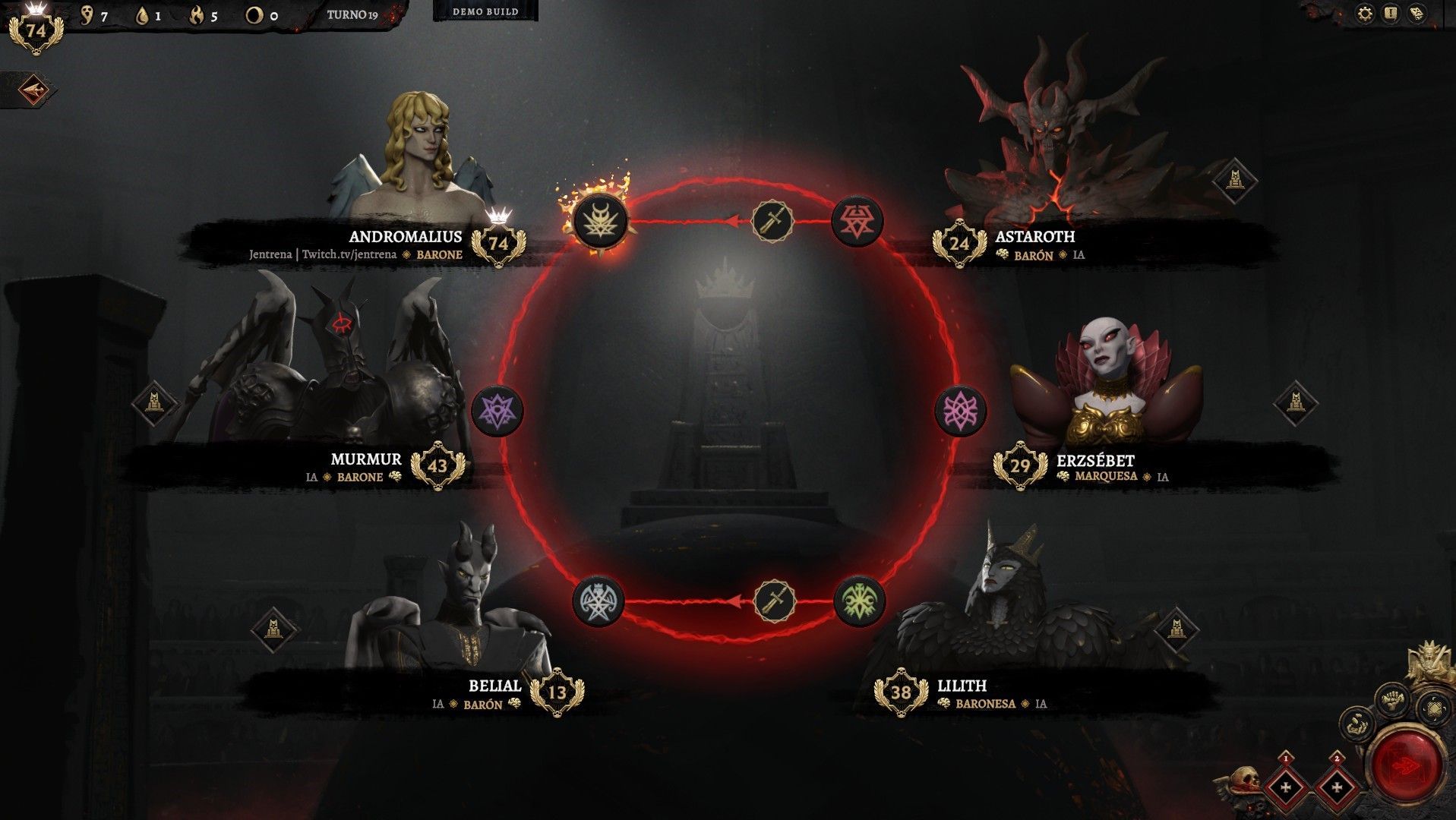Click the sword icon between Astaroth and Andromalius

772,221
